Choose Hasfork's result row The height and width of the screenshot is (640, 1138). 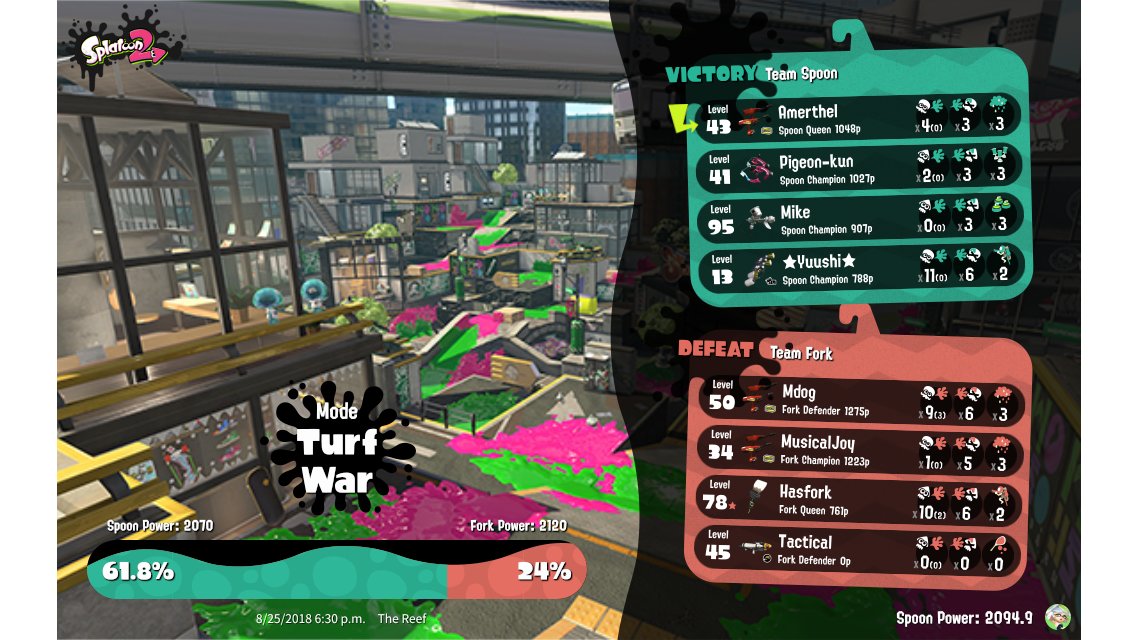pyautogui.click(x=860, y=499)
